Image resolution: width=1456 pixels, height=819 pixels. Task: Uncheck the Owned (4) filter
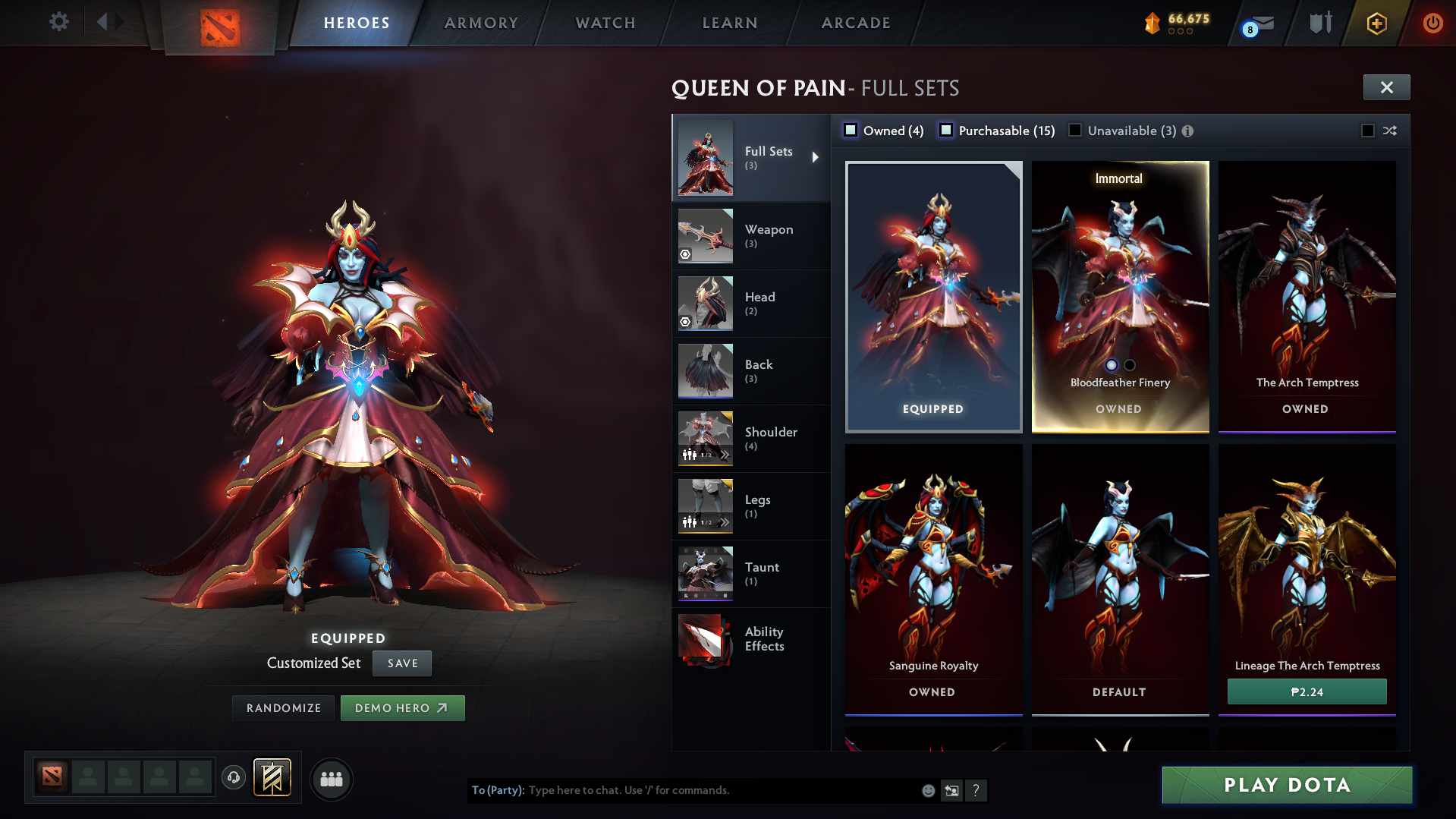(x=851, y=130)
